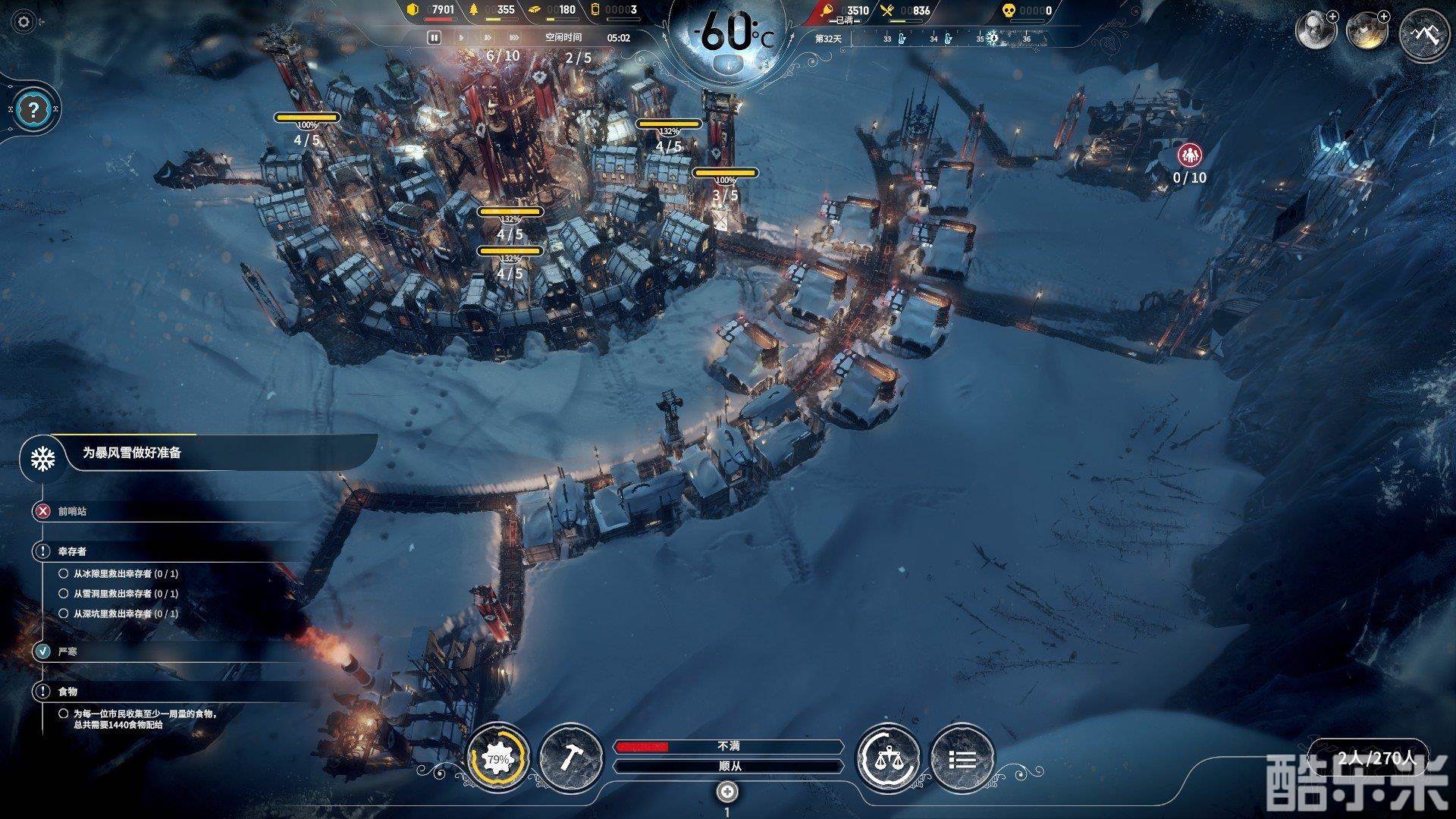
Task: Set game speed to normal single arrow
Action: 460,37
